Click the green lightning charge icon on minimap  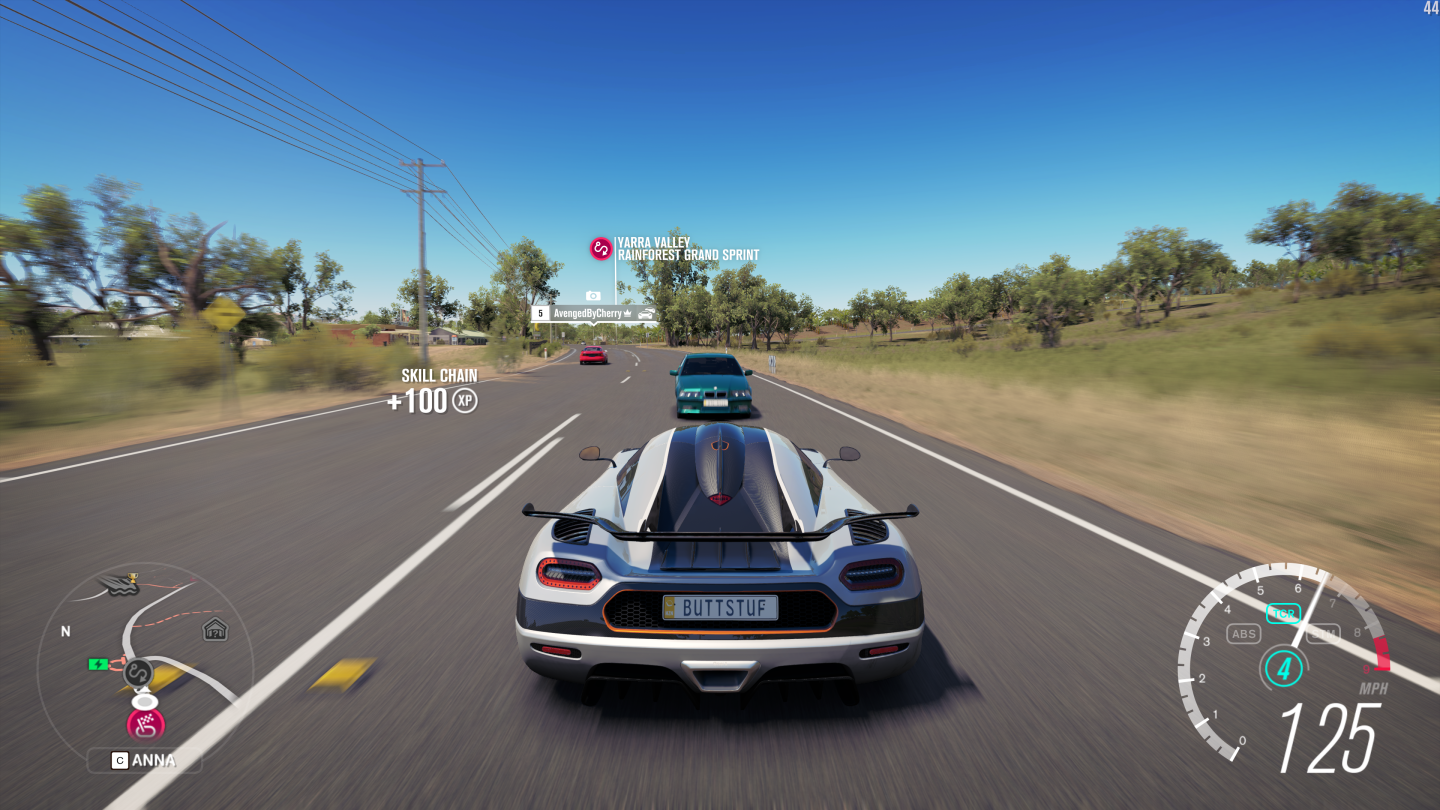[x=97, y=665]
